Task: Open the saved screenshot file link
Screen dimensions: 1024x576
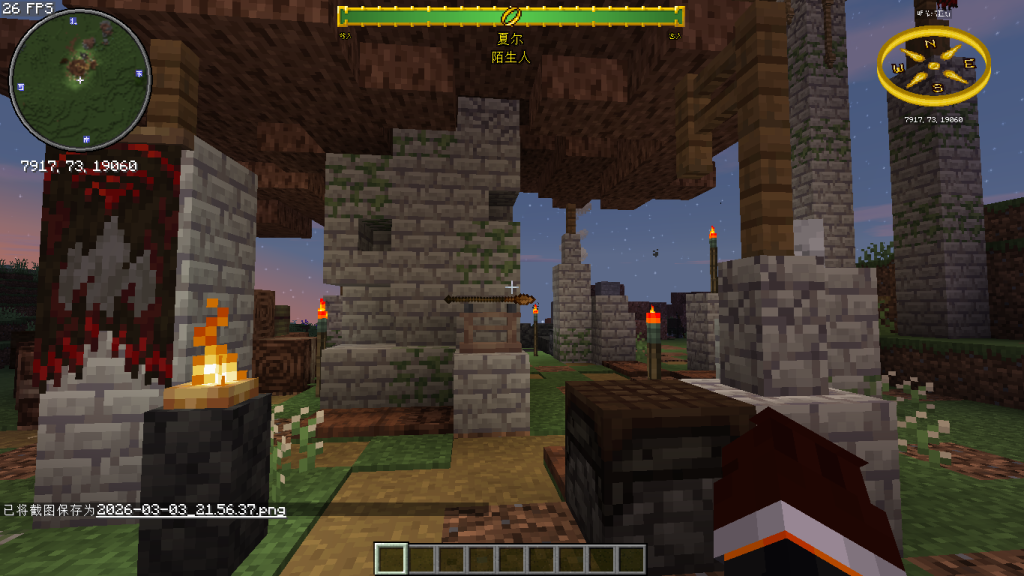Action: click(x=191, y=510)
